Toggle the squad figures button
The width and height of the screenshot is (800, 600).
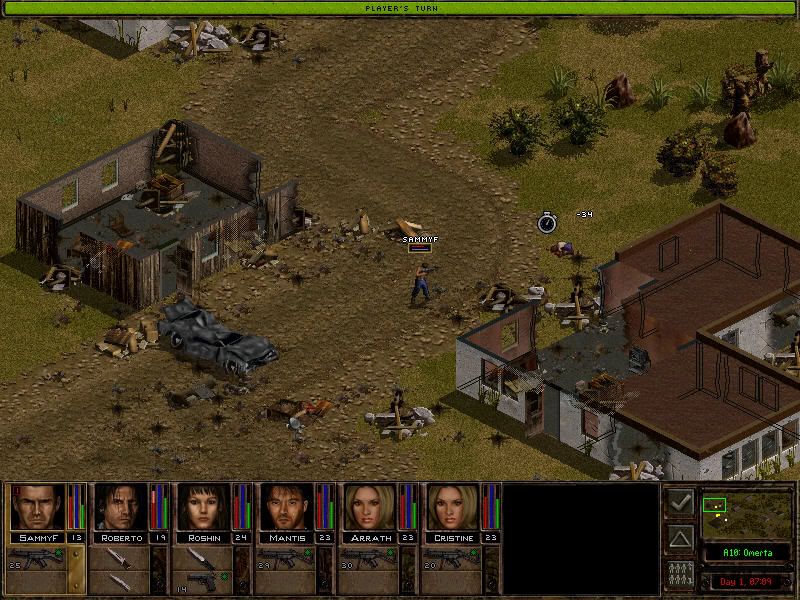[679, 576]
